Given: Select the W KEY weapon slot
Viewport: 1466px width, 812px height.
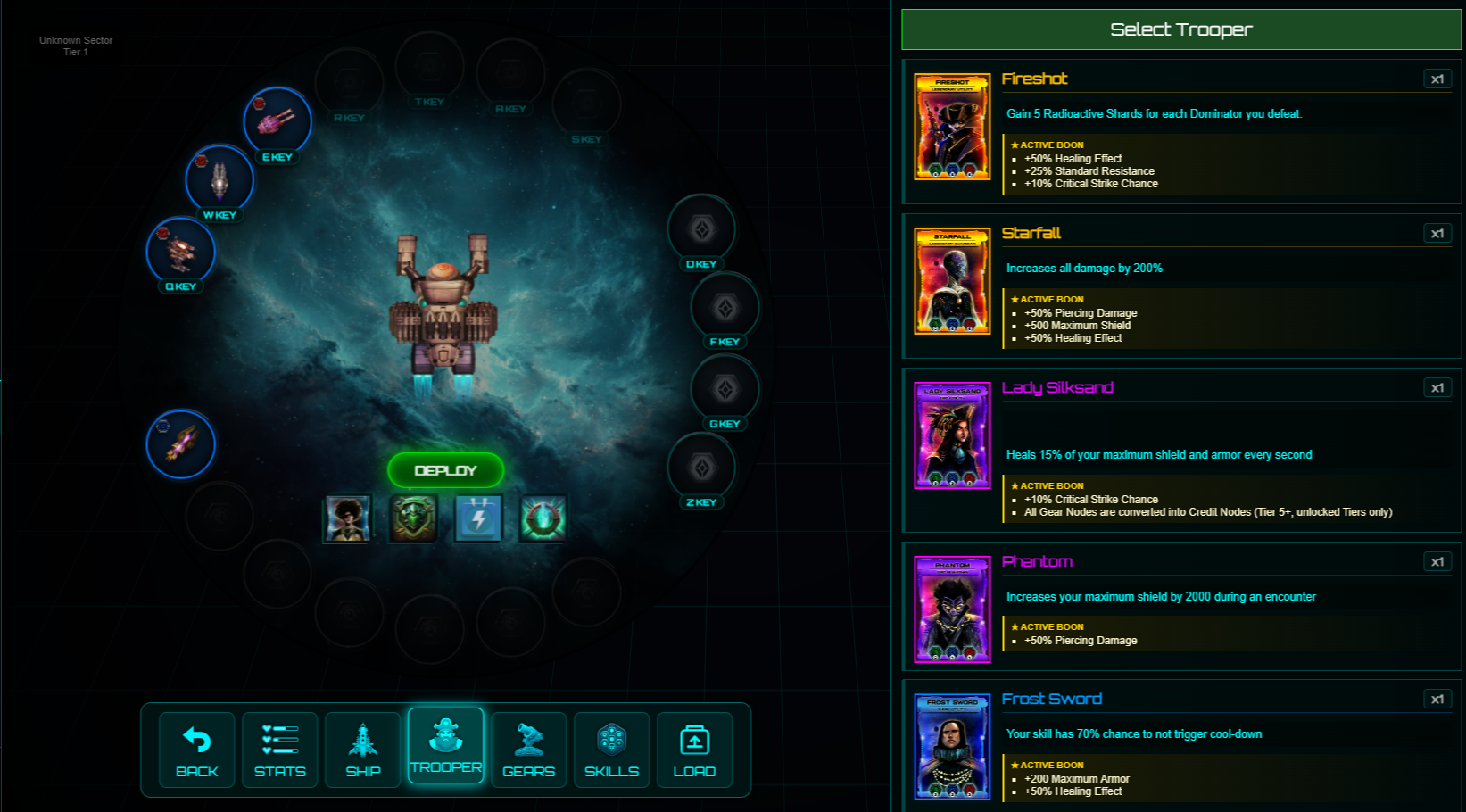Looking at the screenshot, I should (219, 179).
